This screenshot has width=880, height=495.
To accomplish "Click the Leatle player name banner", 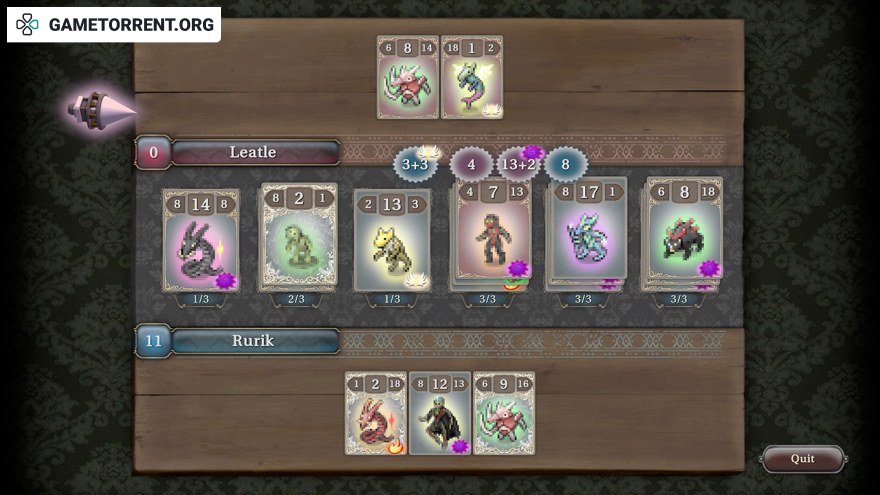I will point(254,152).
